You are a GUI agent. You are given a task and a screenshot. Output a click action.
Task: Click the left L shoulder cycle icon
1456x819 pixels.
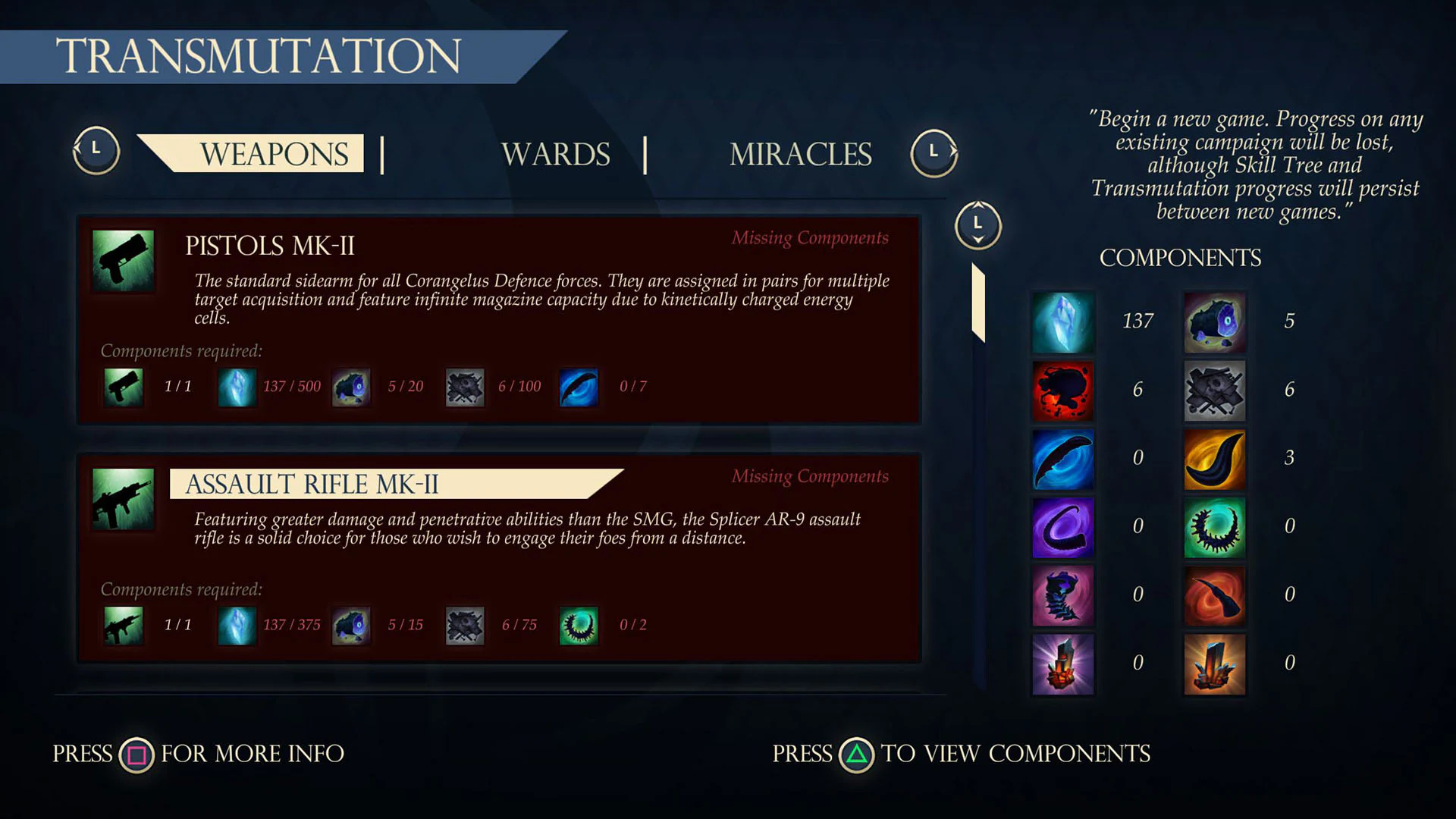click(96, 150)
